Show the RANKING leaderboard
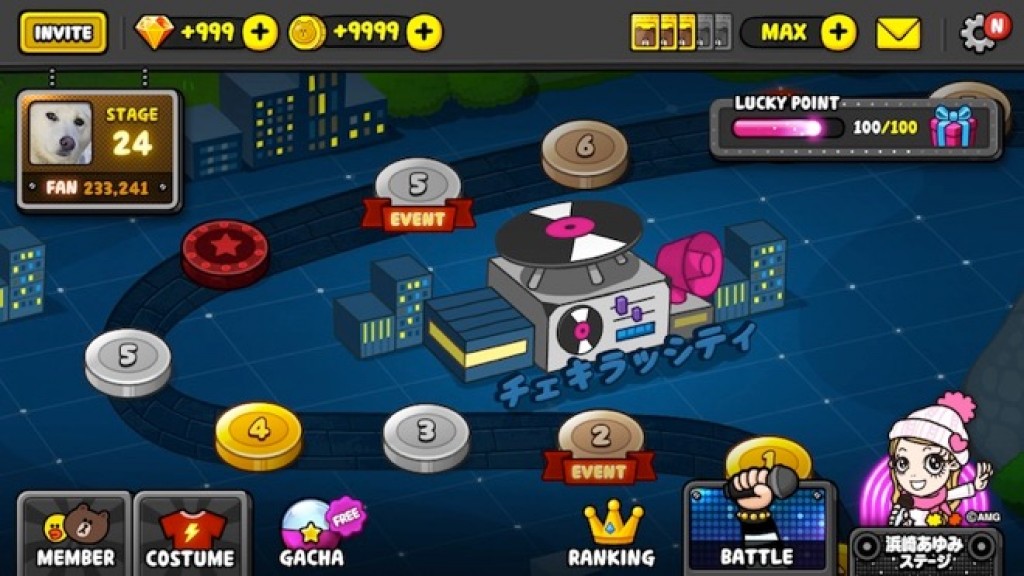Viewport: 1024px width, 576px height. tap(611, 533)
